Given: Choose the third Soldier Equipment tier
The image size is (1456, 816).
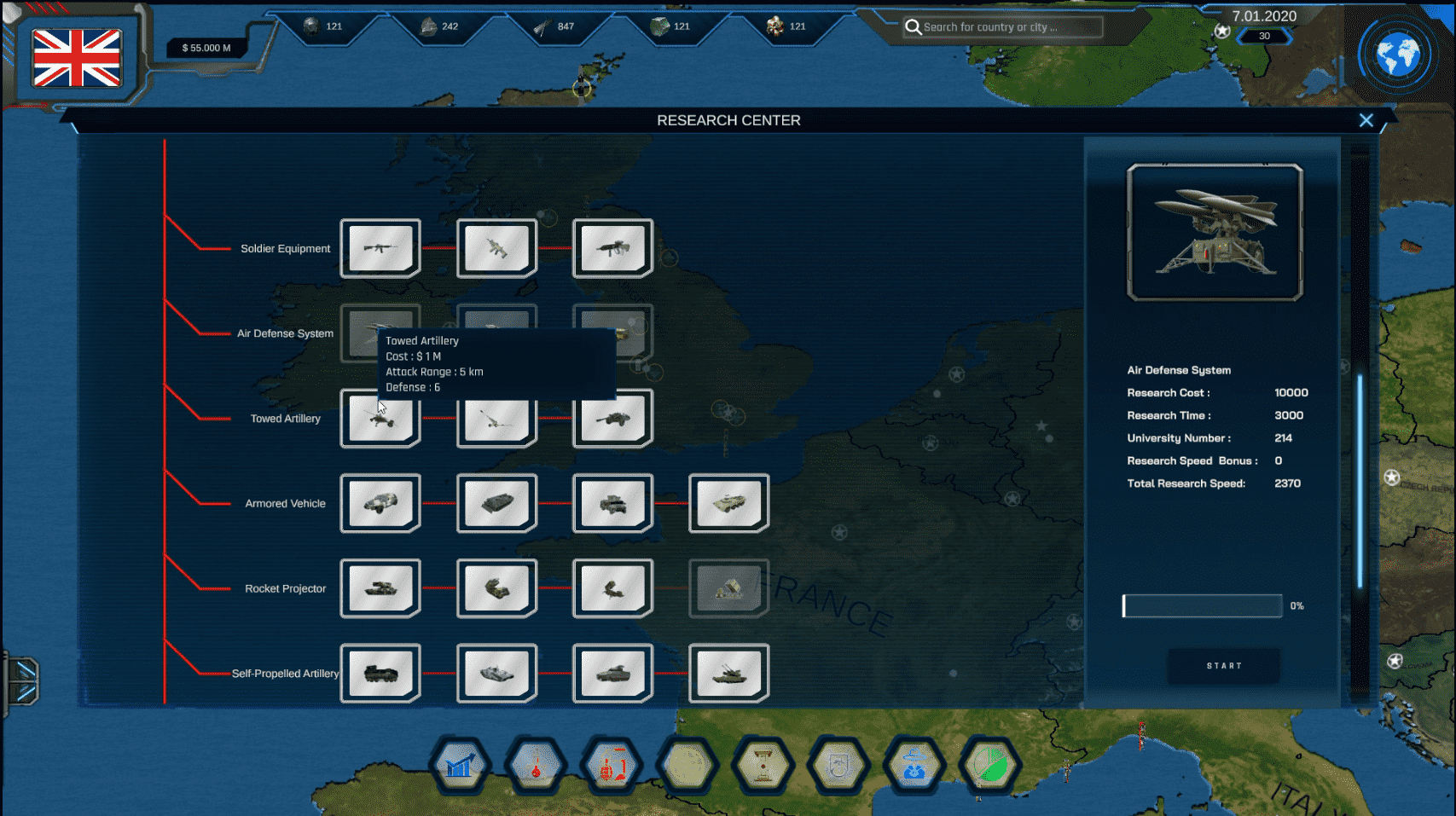Looking at the screenshot, I should tap(612, 248).
